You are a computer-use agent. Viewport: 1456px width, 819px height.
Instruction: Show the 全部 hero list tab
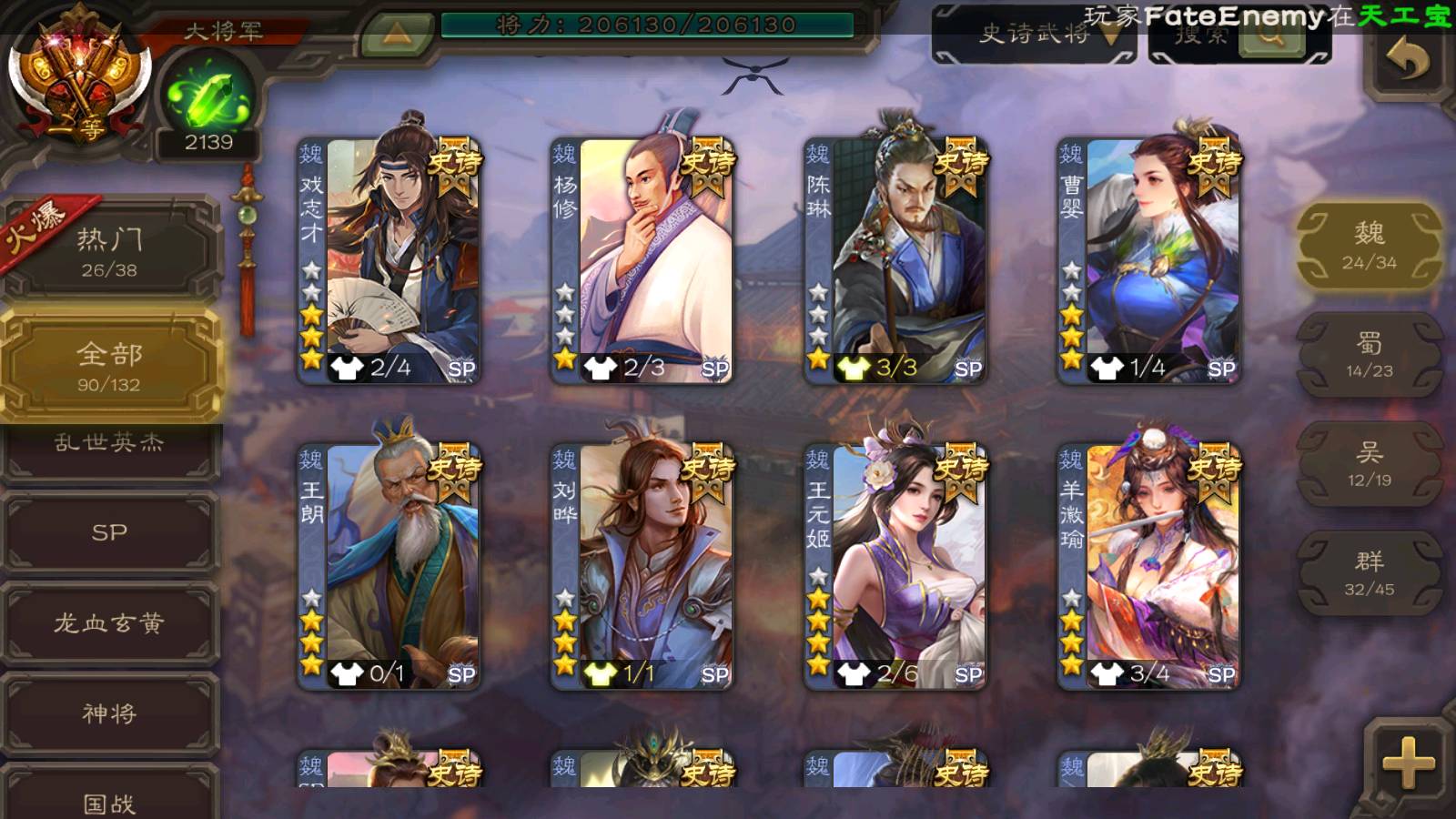(x=109, y=366)
